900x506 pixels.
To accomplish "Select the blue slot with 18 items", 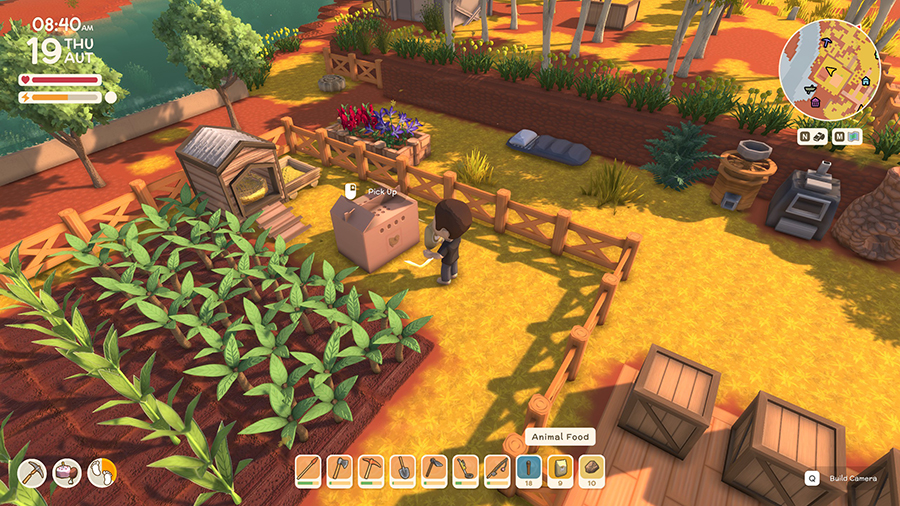I will tap(528, 468).
